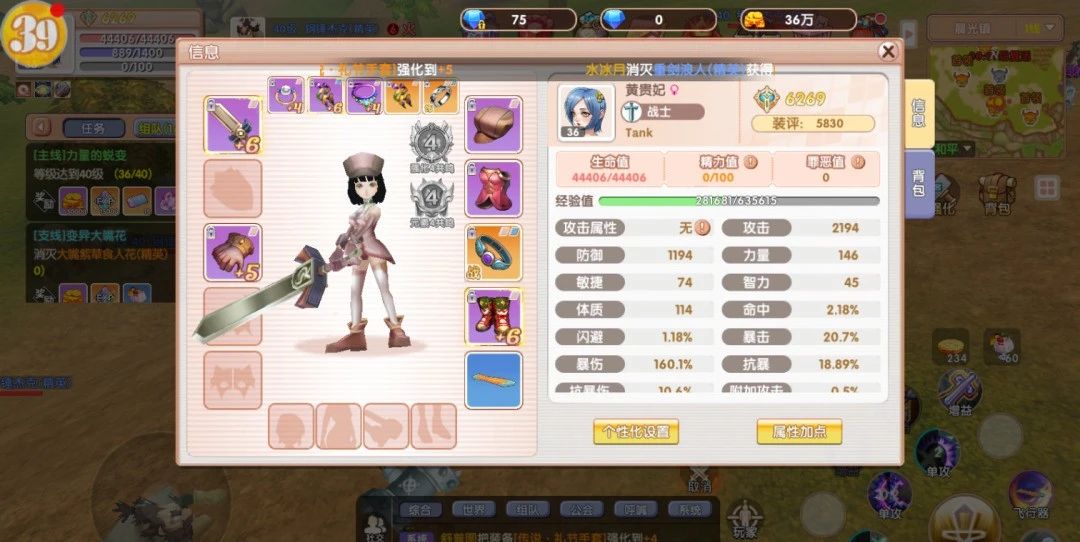
Task: Close the character info window
Action: [887, 52]
